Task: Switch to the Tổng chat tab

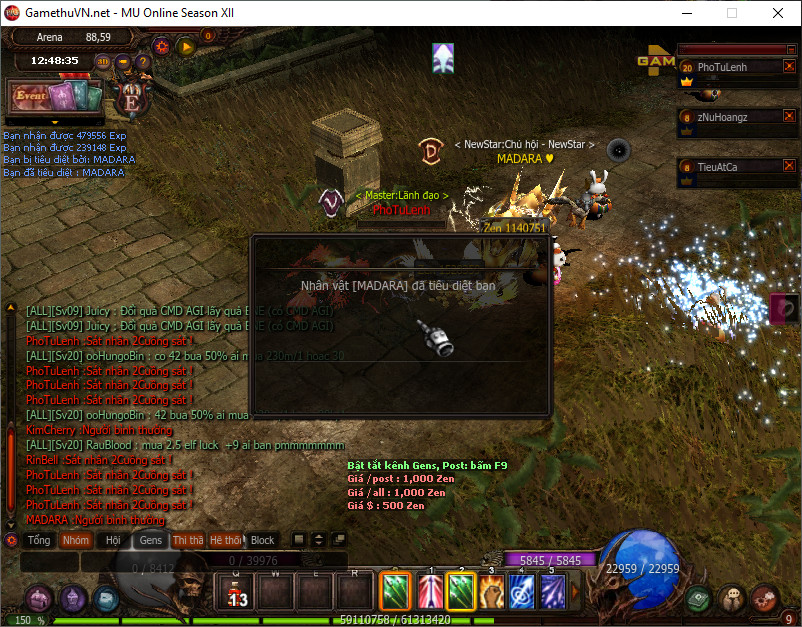Action: point(39,541)
